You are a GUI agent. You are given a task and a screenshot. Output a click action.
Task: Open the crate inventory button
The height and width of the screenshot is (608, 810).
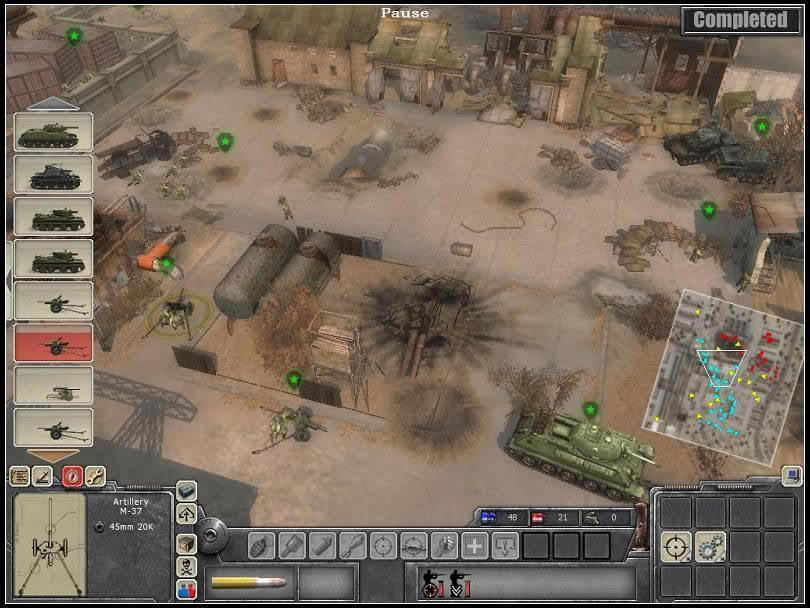(x=186, y=541)
